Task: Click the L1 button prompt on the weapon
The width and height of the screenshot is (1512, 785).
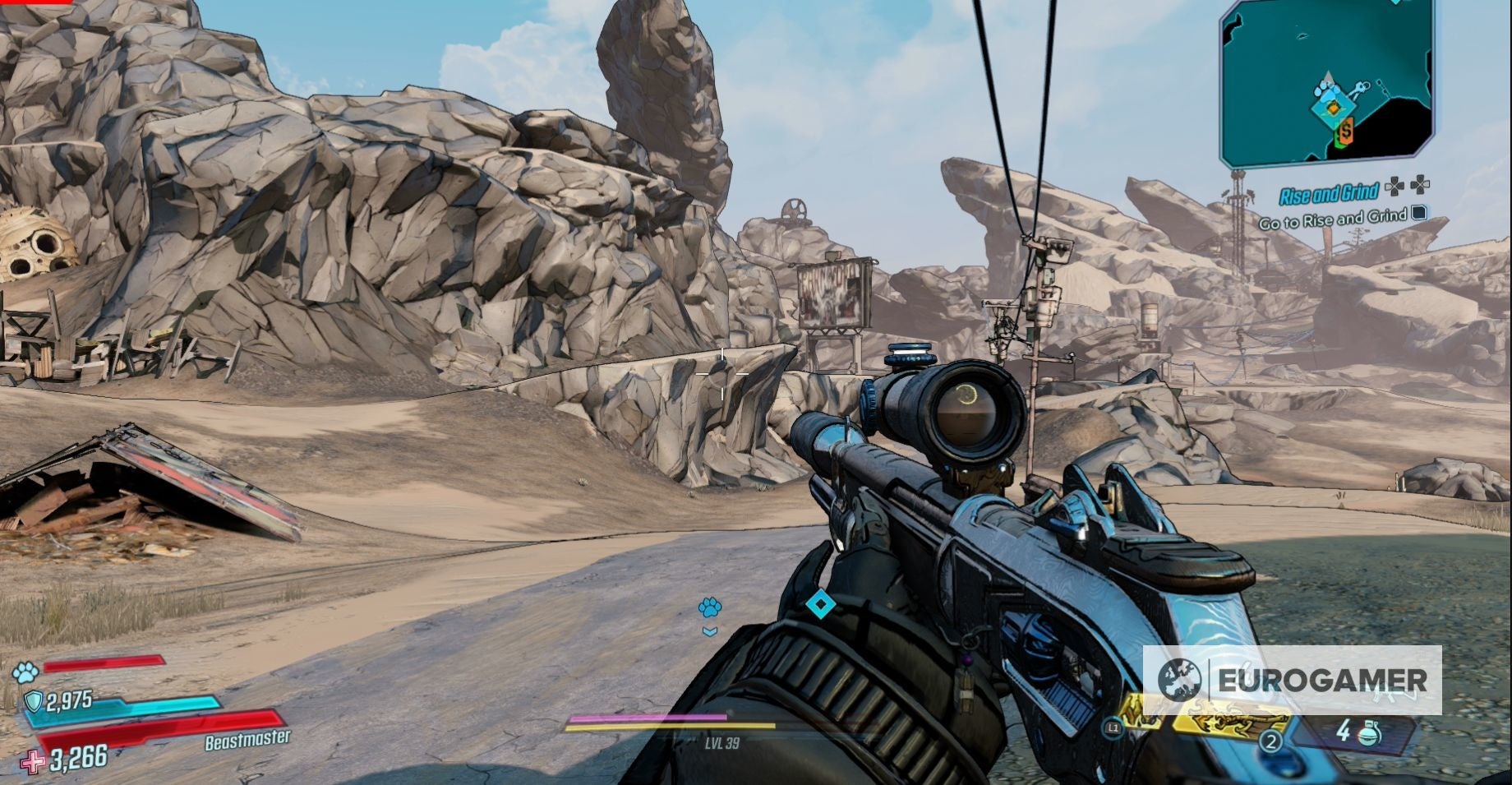Action: coord(1114,727)
